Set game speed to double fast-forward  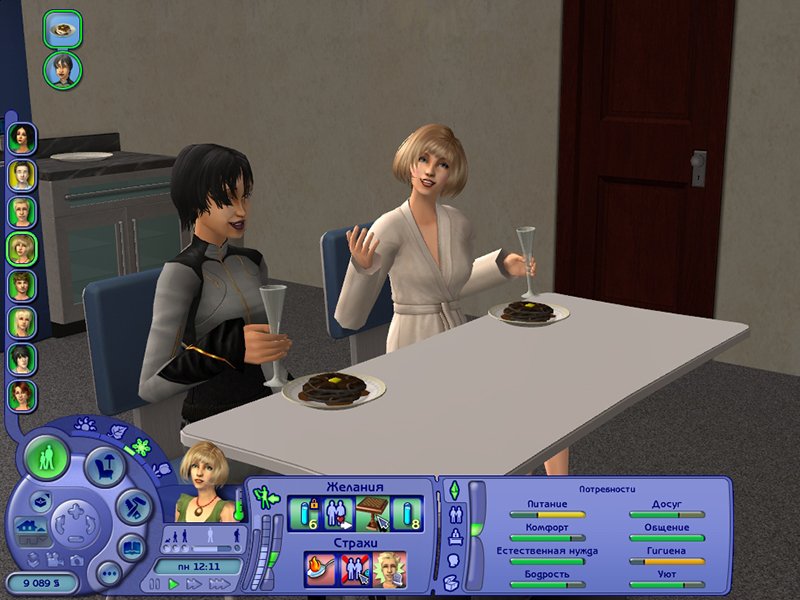tap(194, 583)
